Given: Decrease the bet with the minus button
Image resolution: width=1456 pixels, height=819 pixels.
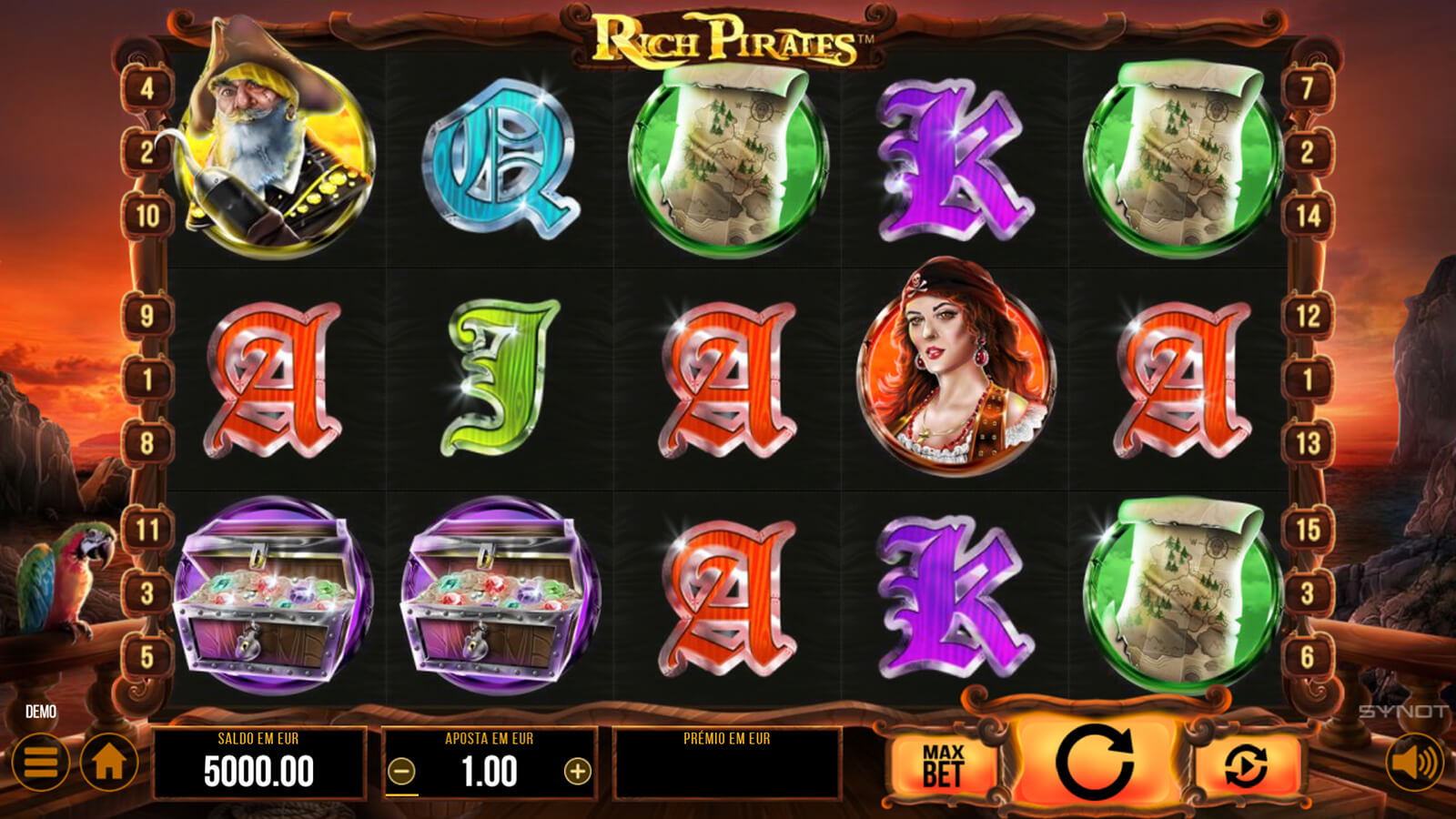Looking at the screenshot, I should (401, 772).
